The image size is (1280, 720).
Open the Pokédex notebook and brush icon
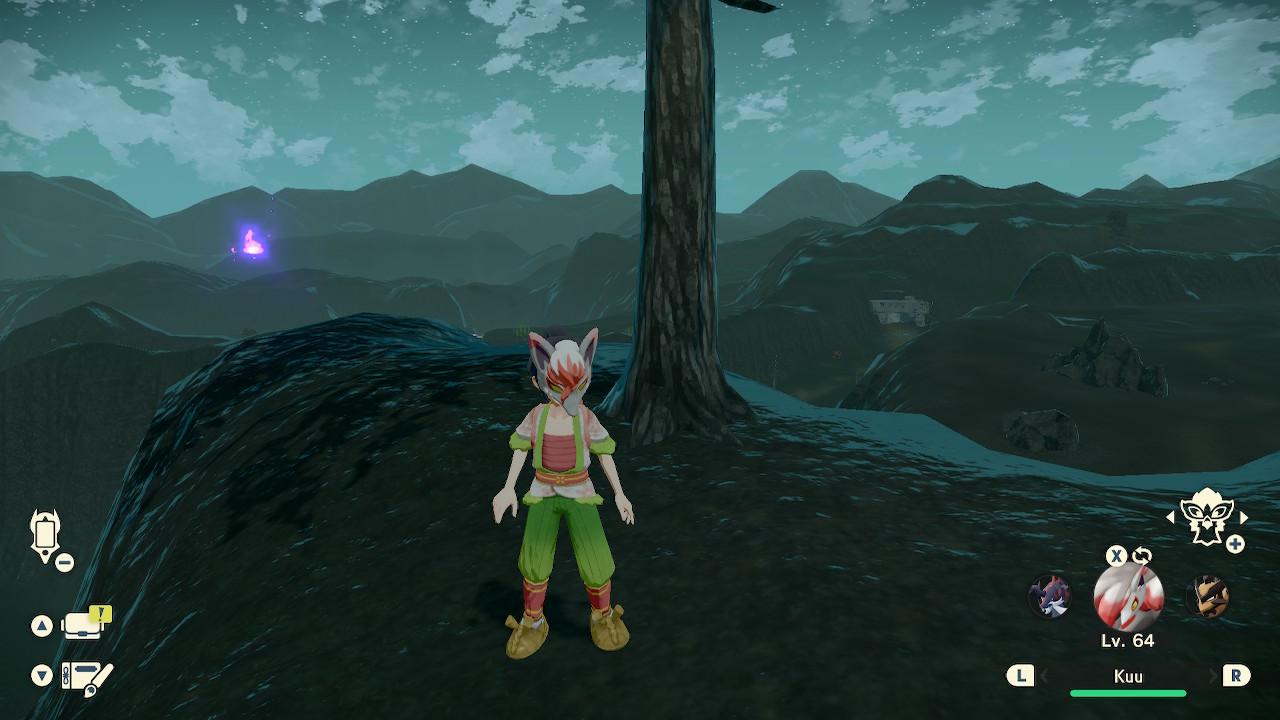click(86, 677)
